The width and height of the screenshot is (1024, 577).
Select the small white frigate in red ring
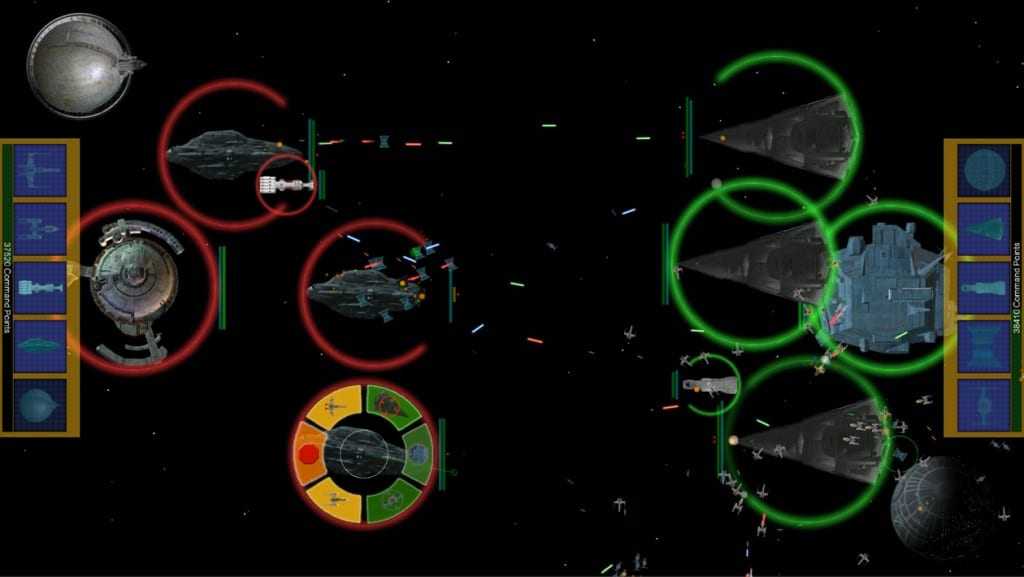pos(284,184)
